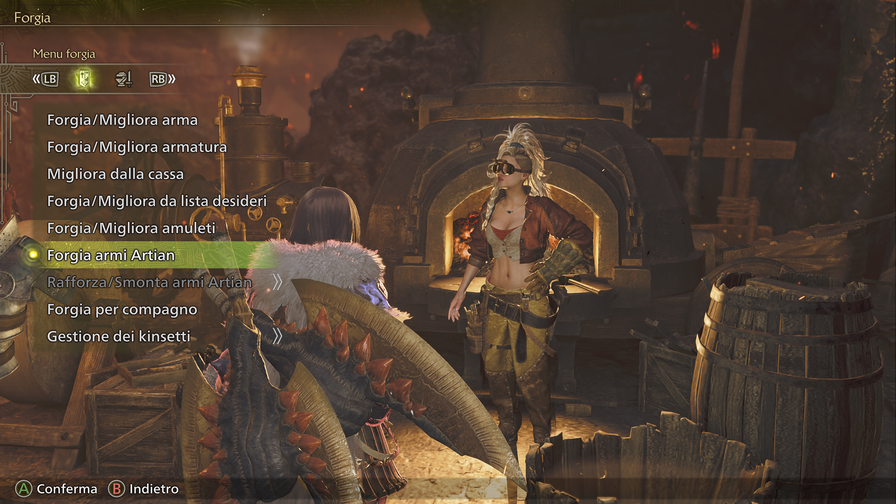Viewport: 896px width, 504px height.
Task: Open Forgia/Migliora arma
Action: click(122, 120)
